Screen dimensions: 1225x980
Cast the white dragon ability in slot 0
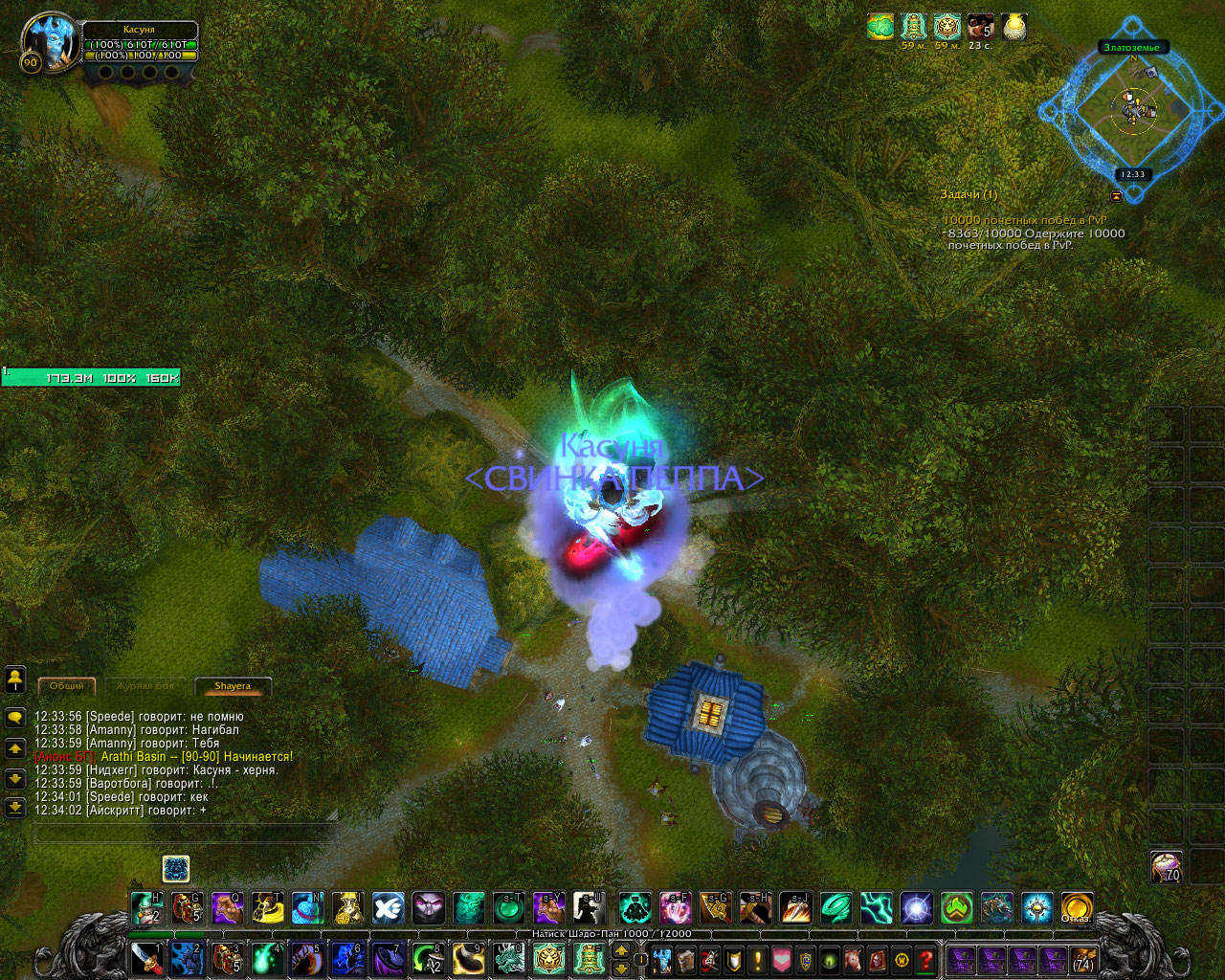point(508,958)
